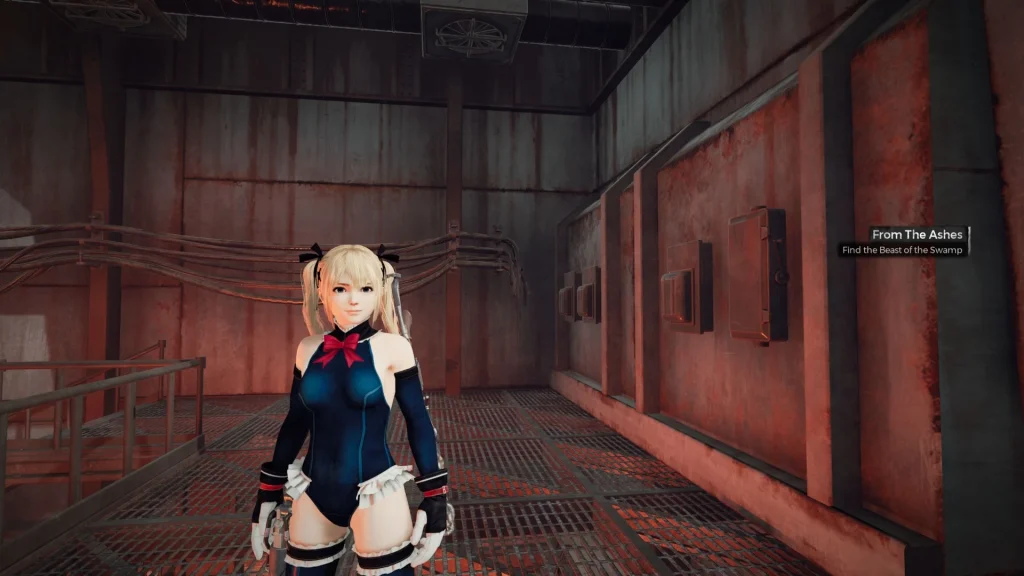
Task: Open the From The Ashes quest tracker
Action: click(918, 234)
